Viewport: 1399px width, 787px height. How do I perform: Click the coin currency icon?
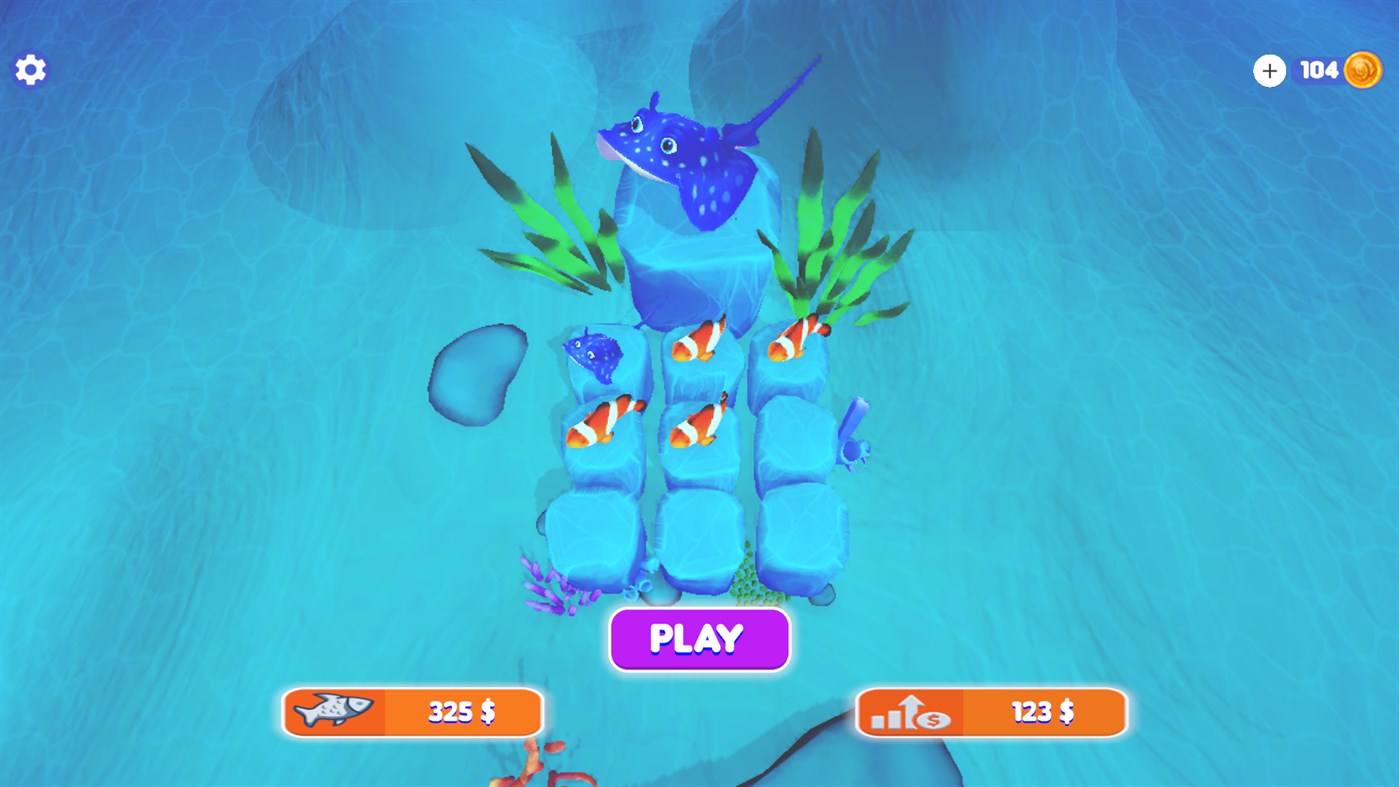click(1362, 69)
